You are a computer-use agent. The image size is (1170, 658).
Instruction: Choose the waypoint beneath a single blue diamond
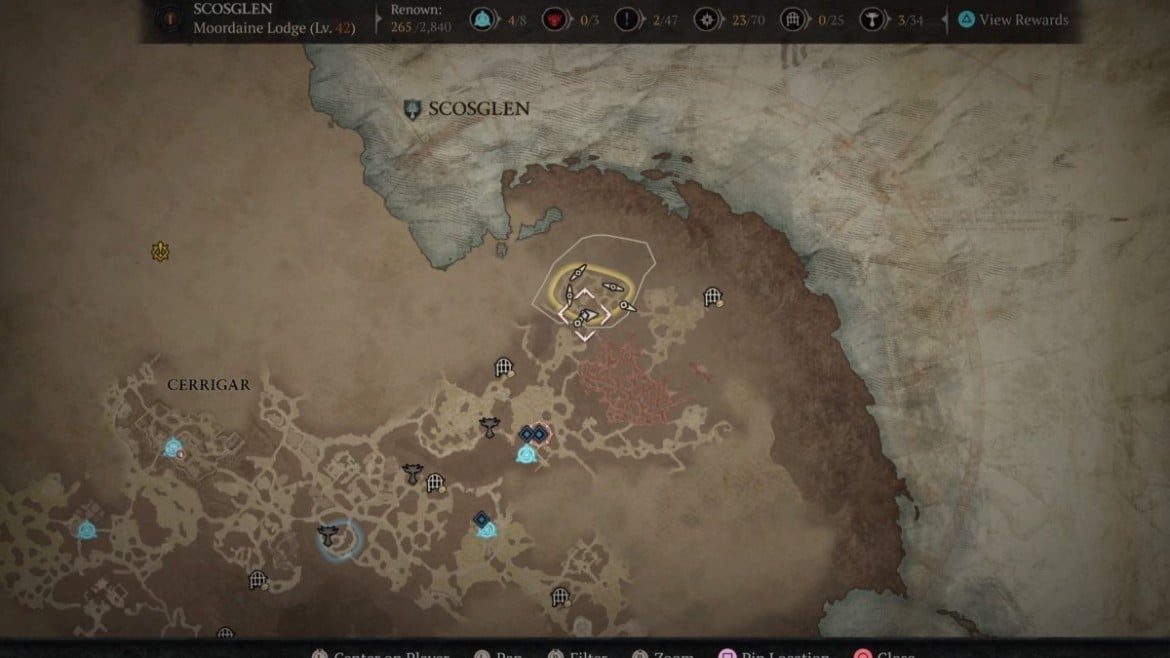click(486, 530)
